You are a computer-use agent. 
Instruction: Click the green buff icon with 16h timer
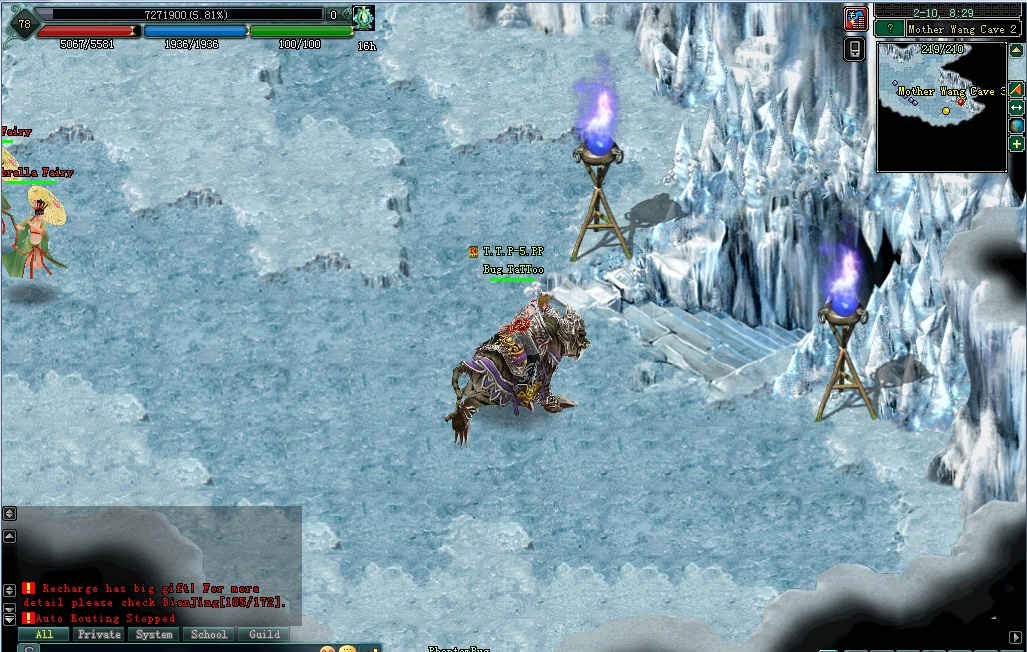363,17
